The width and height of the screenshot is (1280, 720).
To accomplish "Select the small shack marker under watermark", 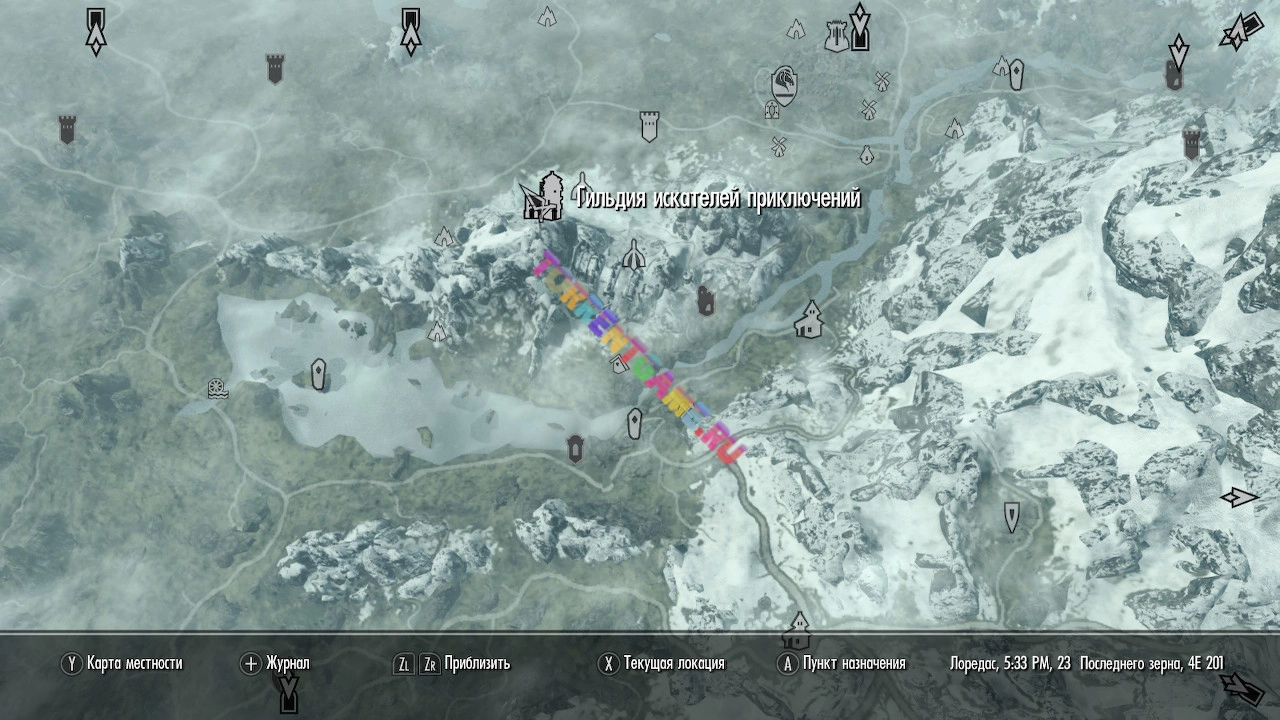I will tap(619, 366).
